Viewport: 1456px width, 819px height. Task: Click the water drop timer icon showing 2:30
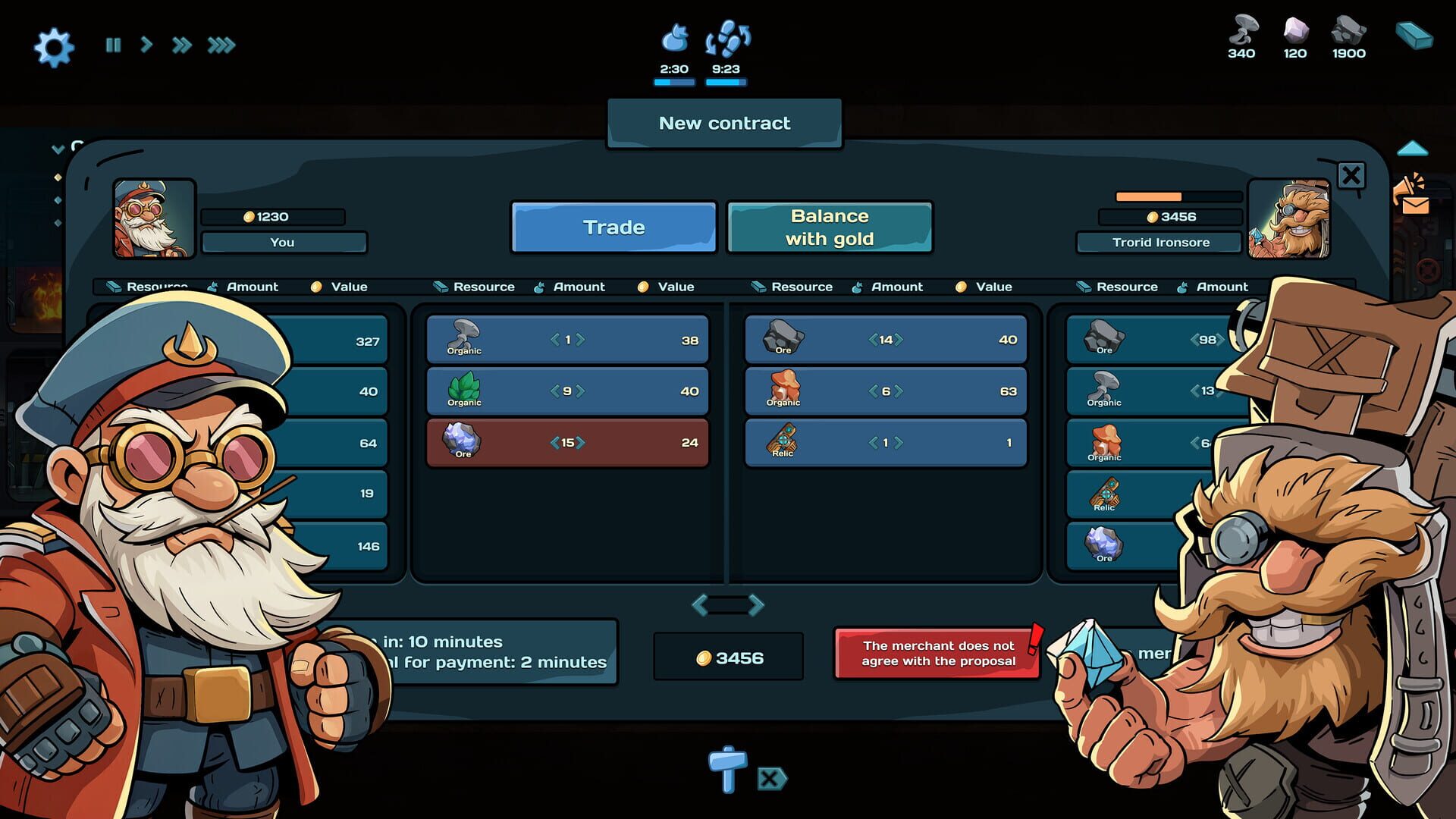[x=674, y=38]
